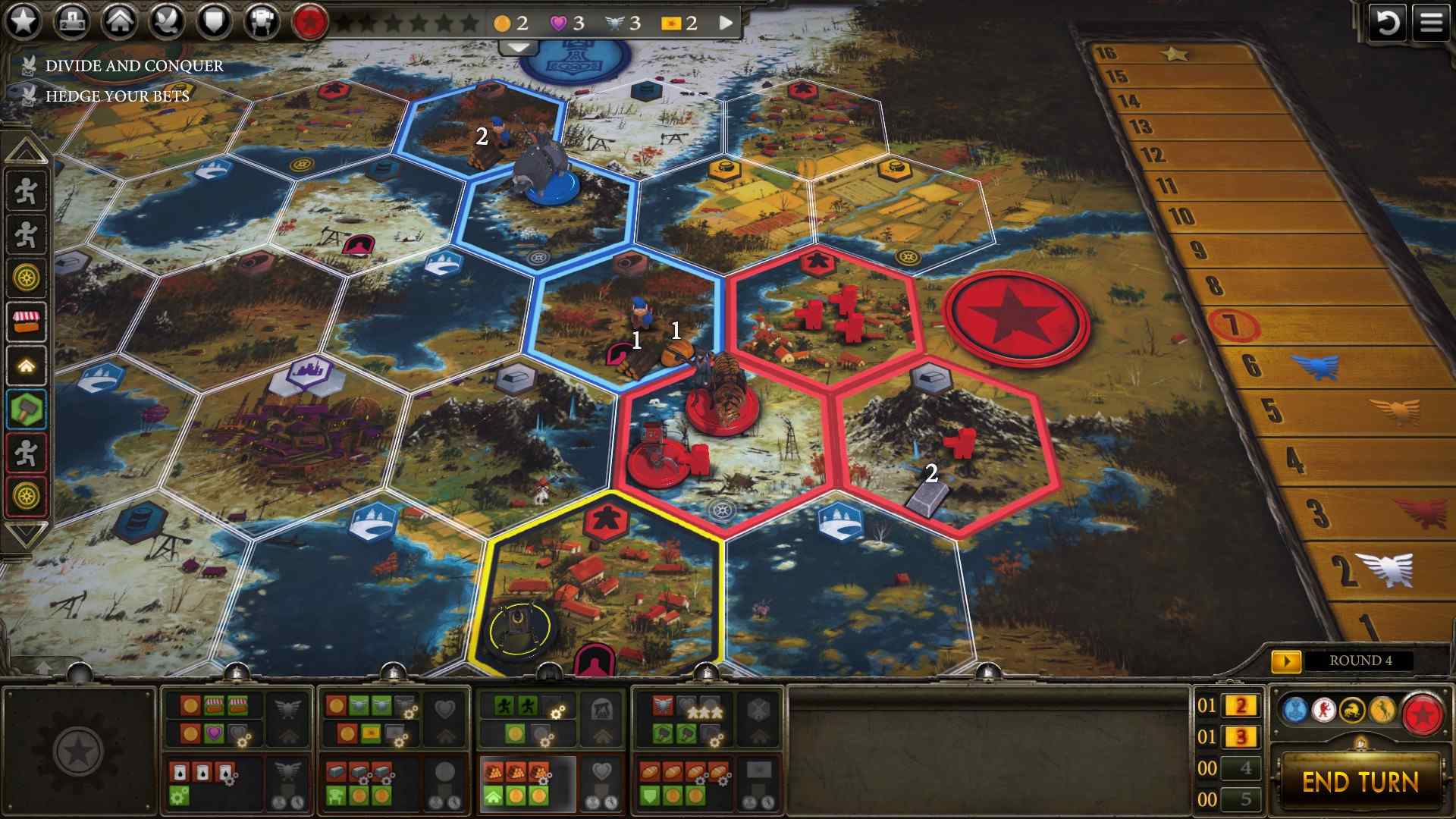The width and height of the screenshot is (1456, 819).
Task: Click the play arrow beside the resource counters
Action: coord(725,23)
